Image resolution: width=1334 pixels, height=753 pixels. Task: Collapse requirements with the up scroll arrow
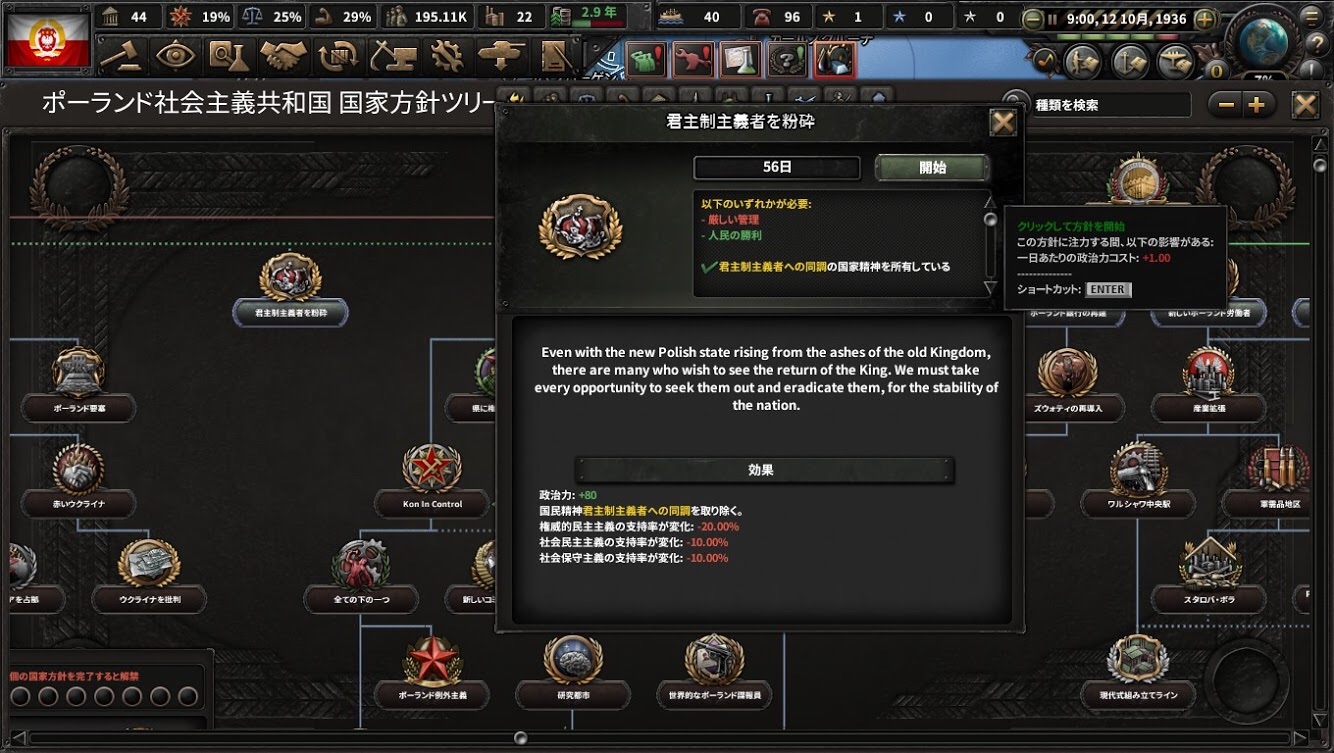point(990,203)
